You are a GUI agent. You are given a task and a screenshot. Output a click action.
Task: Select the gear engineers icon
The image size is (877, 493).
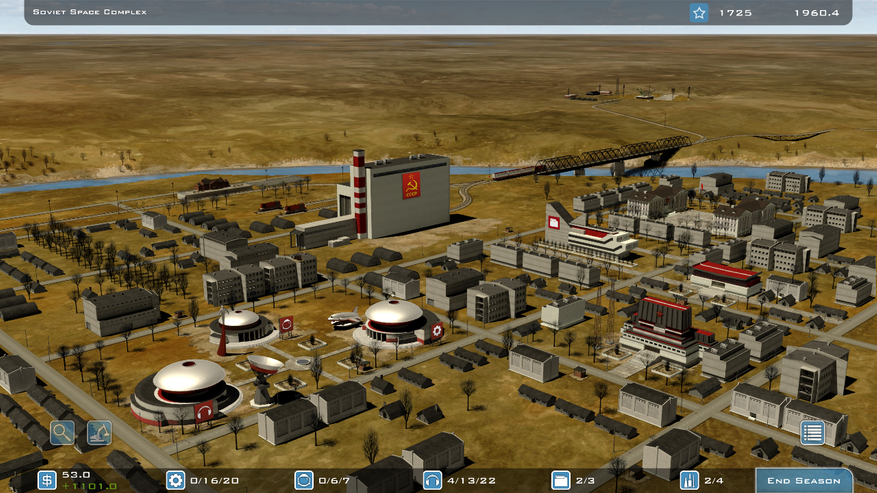click(175, 480)
